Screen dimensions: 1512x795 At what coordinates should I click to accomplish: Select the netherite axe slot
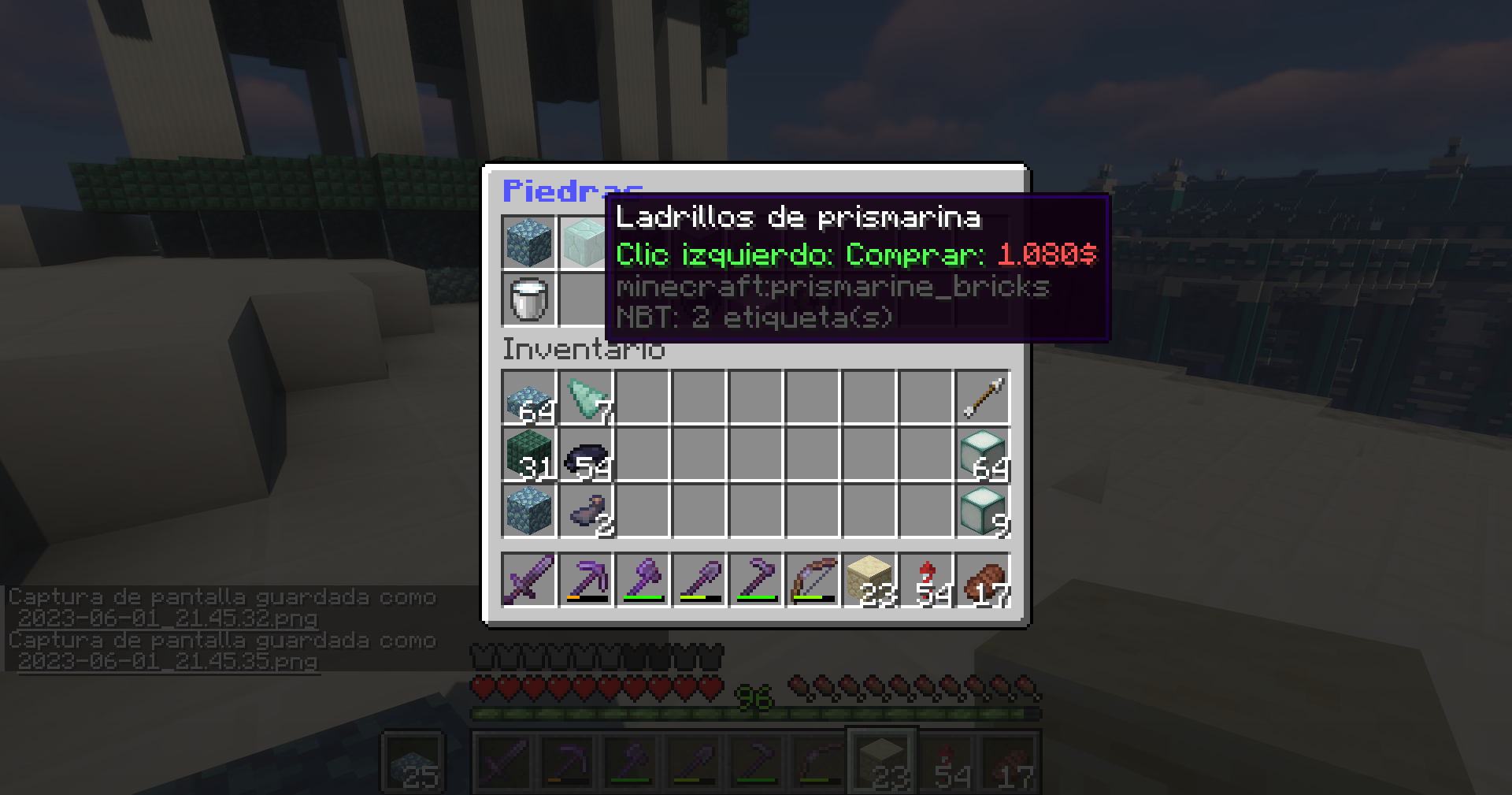[x=643, y=581]
